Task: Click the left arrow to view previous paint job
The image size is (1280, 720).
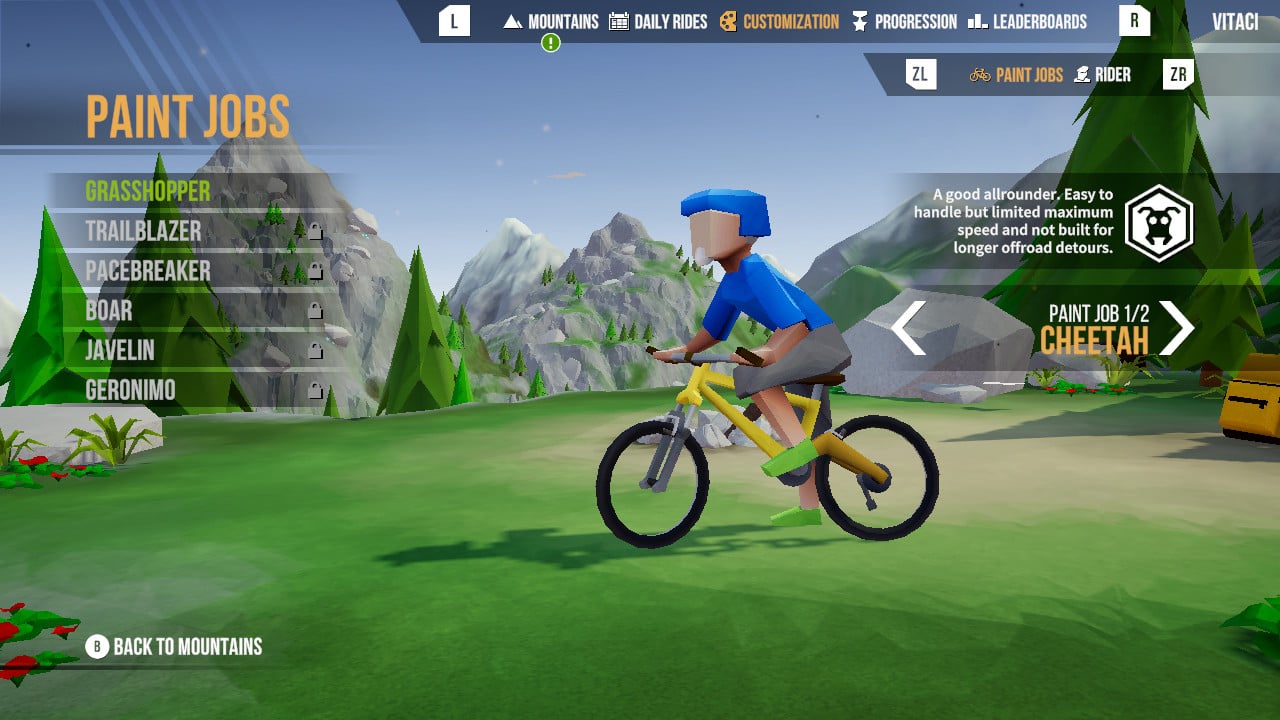Action: (x=908, y=328)
